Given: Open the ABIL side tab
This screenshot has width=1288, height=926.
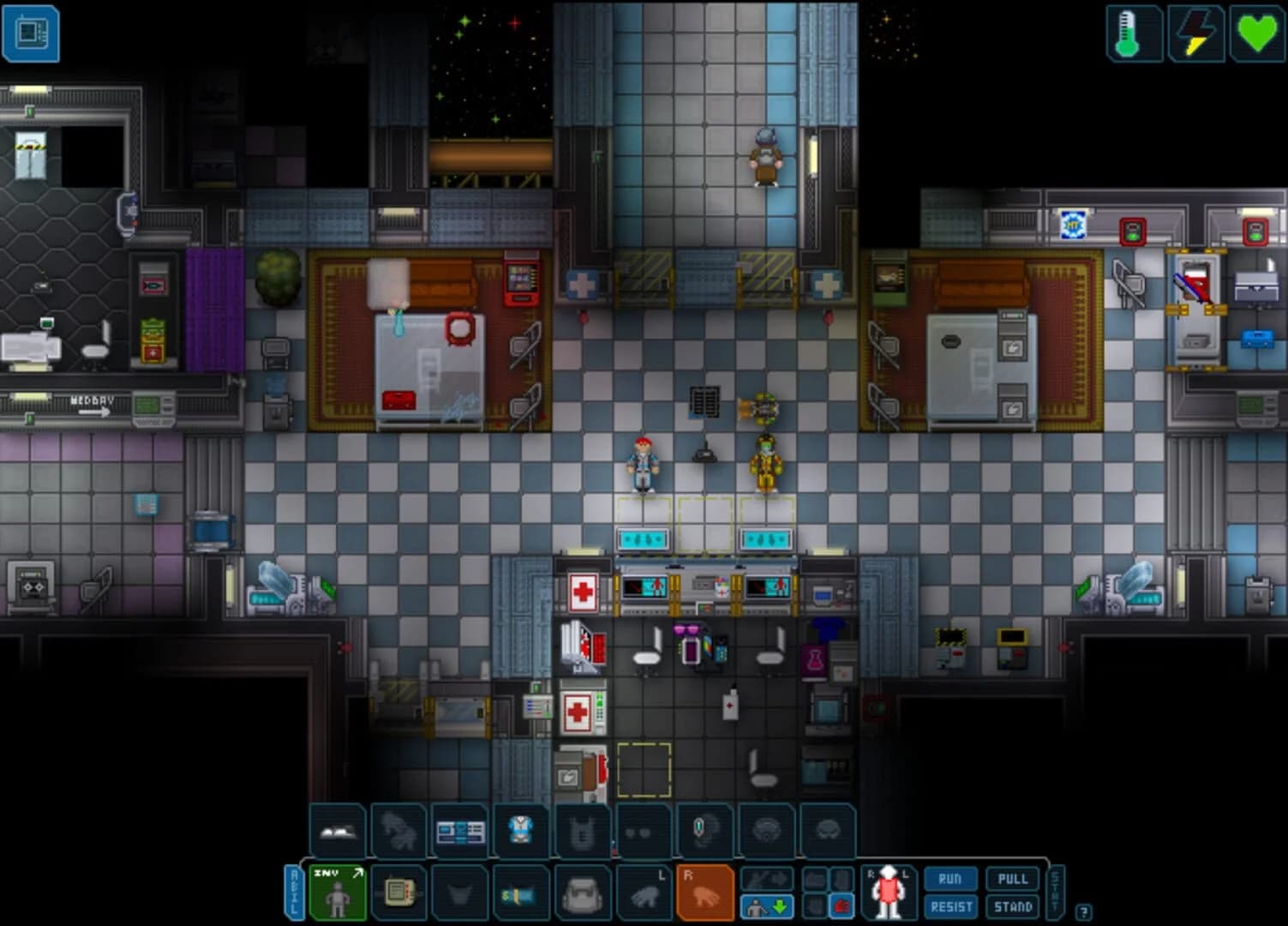Looking at the screenshot, I should click(x=294, y=892).
